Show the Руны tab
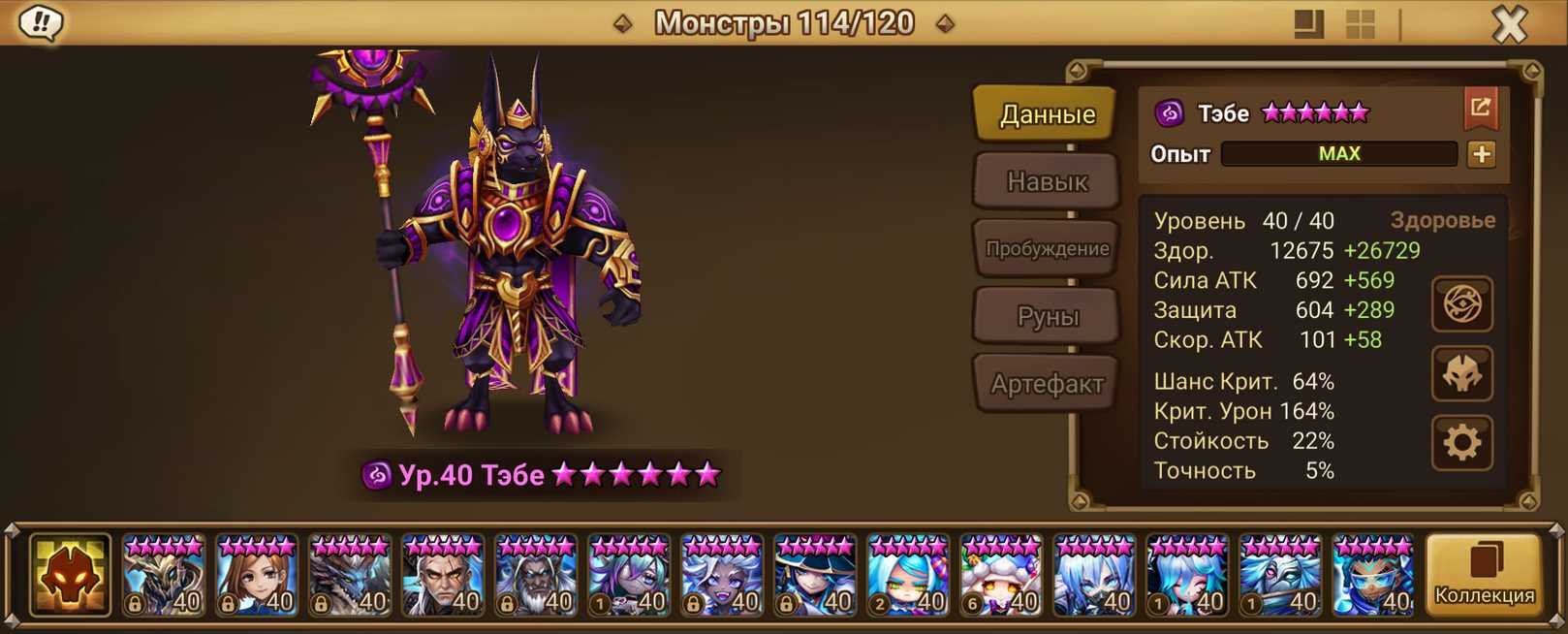 (x=1047, y=316)
